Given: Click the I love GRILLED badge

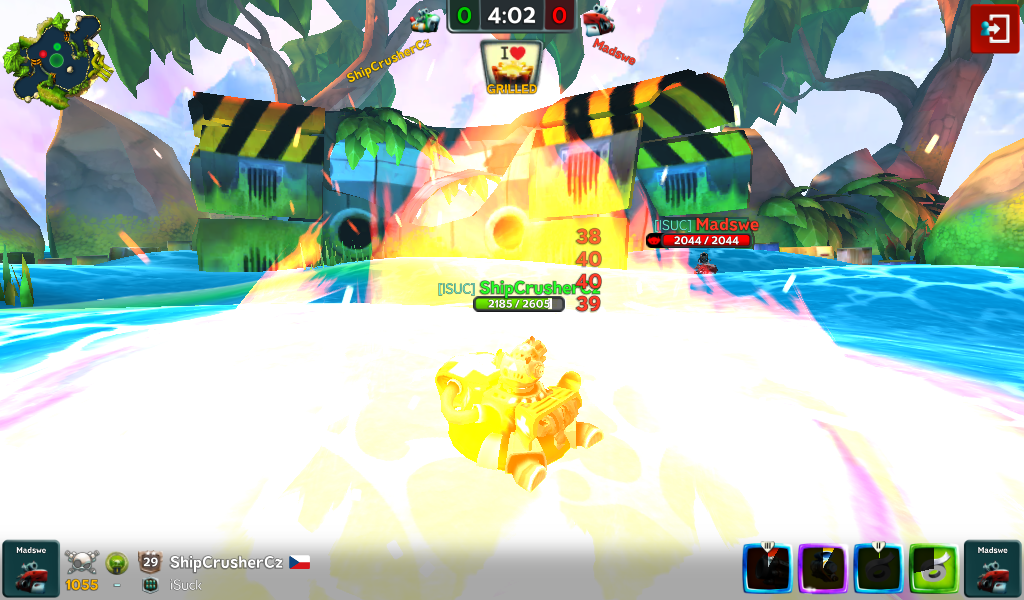Looking at the screenshot, I should [x=512, y=68].
